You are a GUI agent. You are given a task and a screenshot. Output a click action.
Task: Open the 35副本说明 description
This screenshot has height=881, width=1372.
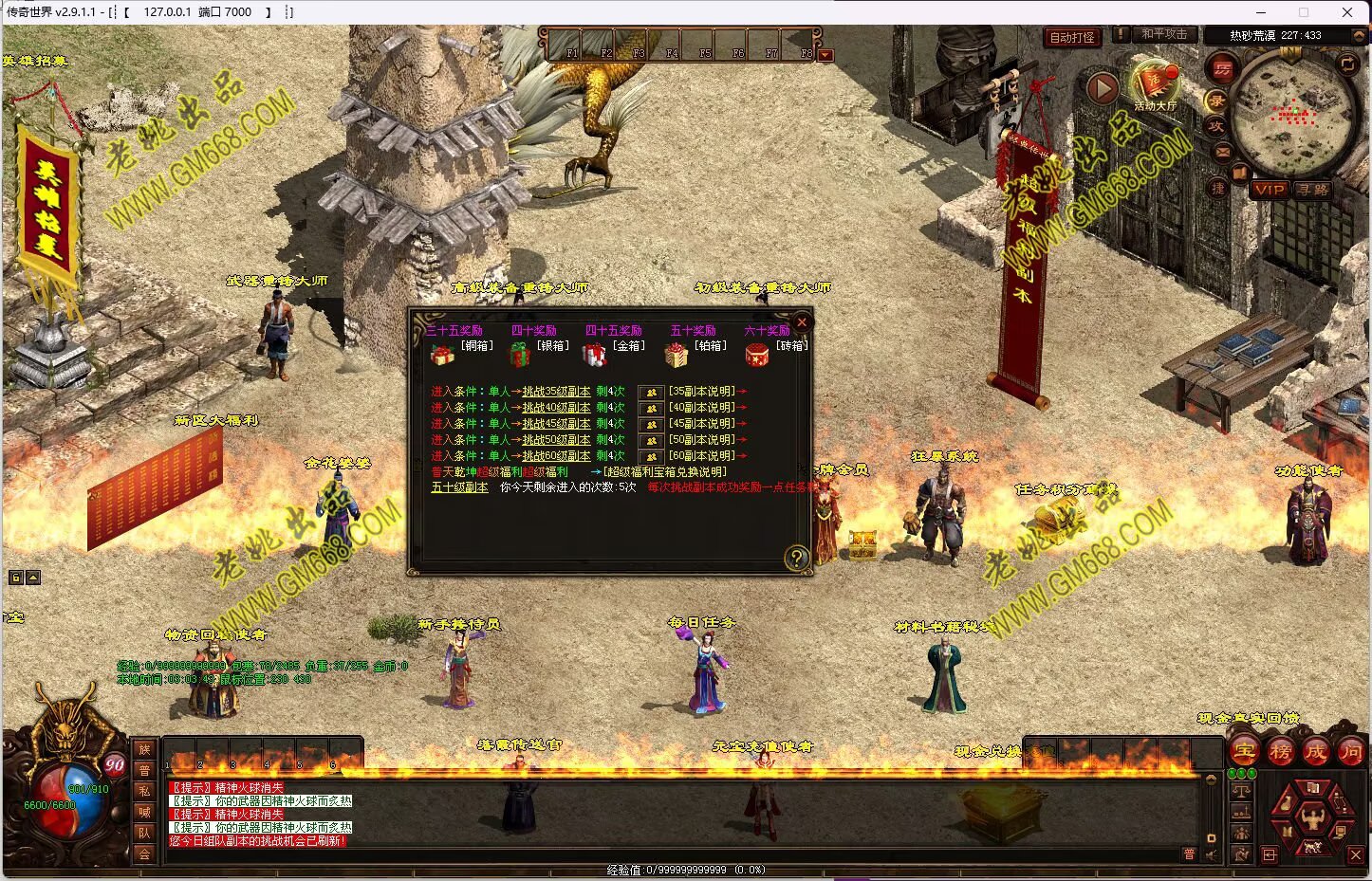point(702,392)
